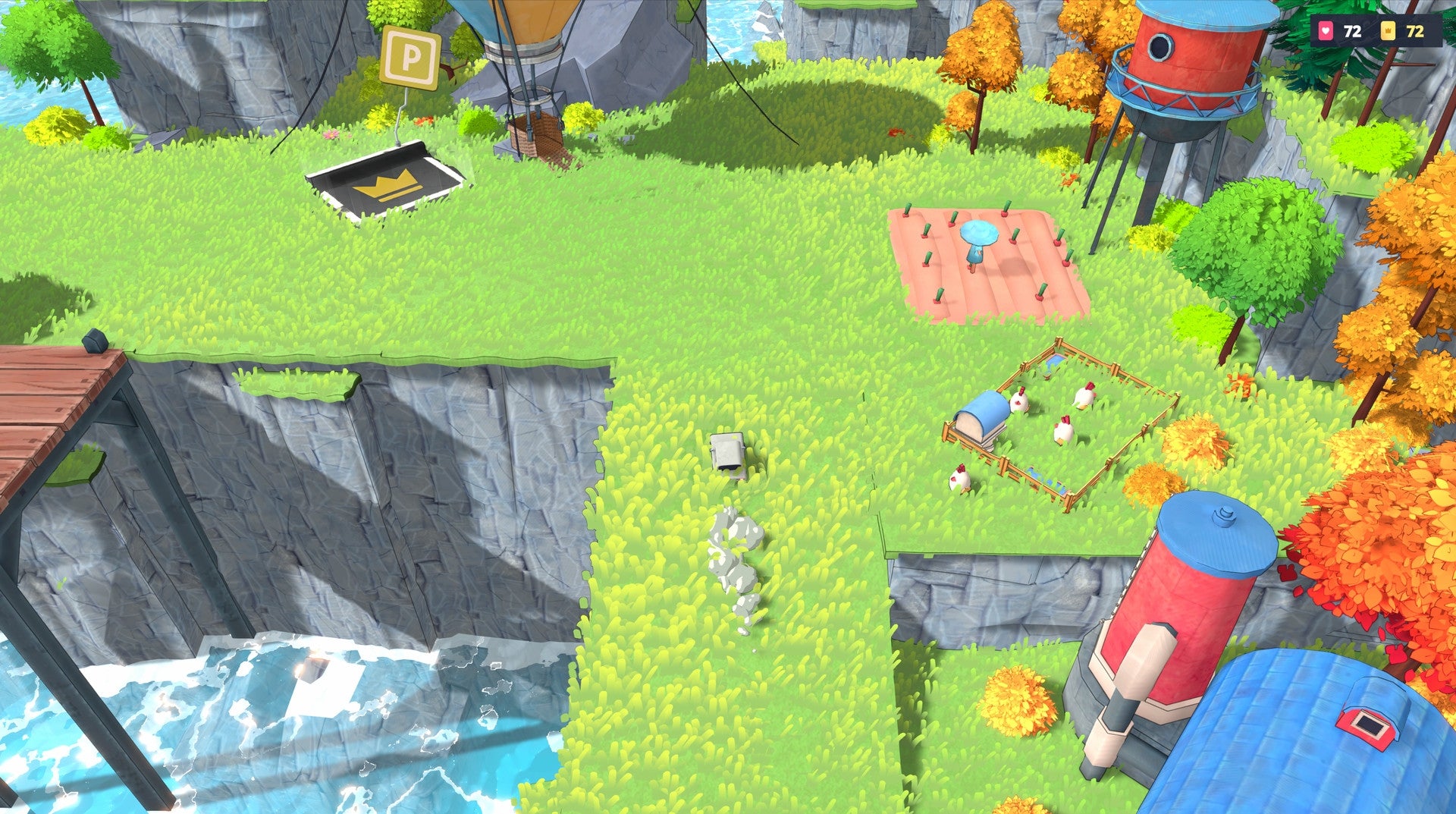Click the heart counter showing 72

[1352, 31]
